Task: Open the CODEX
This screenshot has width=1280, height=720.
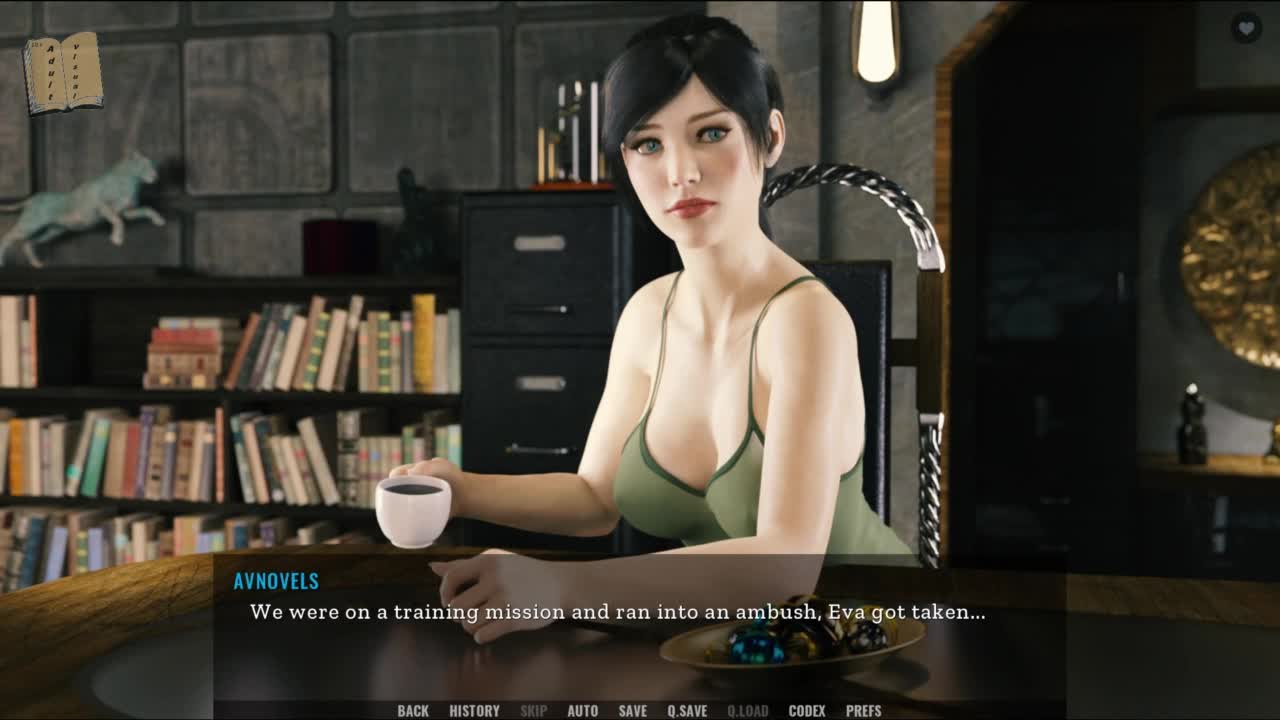Action: (807, 711)
